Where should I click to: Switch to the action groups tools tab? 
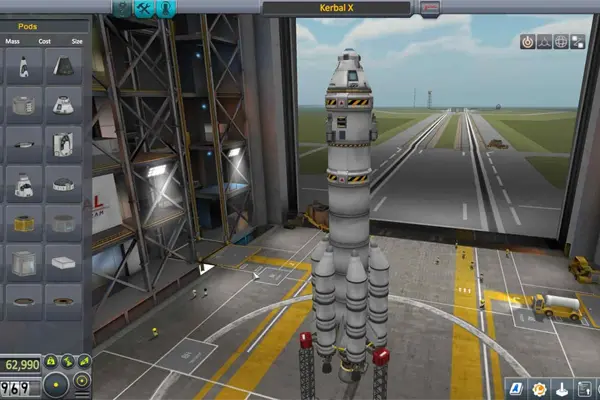(x=144, y=8)
